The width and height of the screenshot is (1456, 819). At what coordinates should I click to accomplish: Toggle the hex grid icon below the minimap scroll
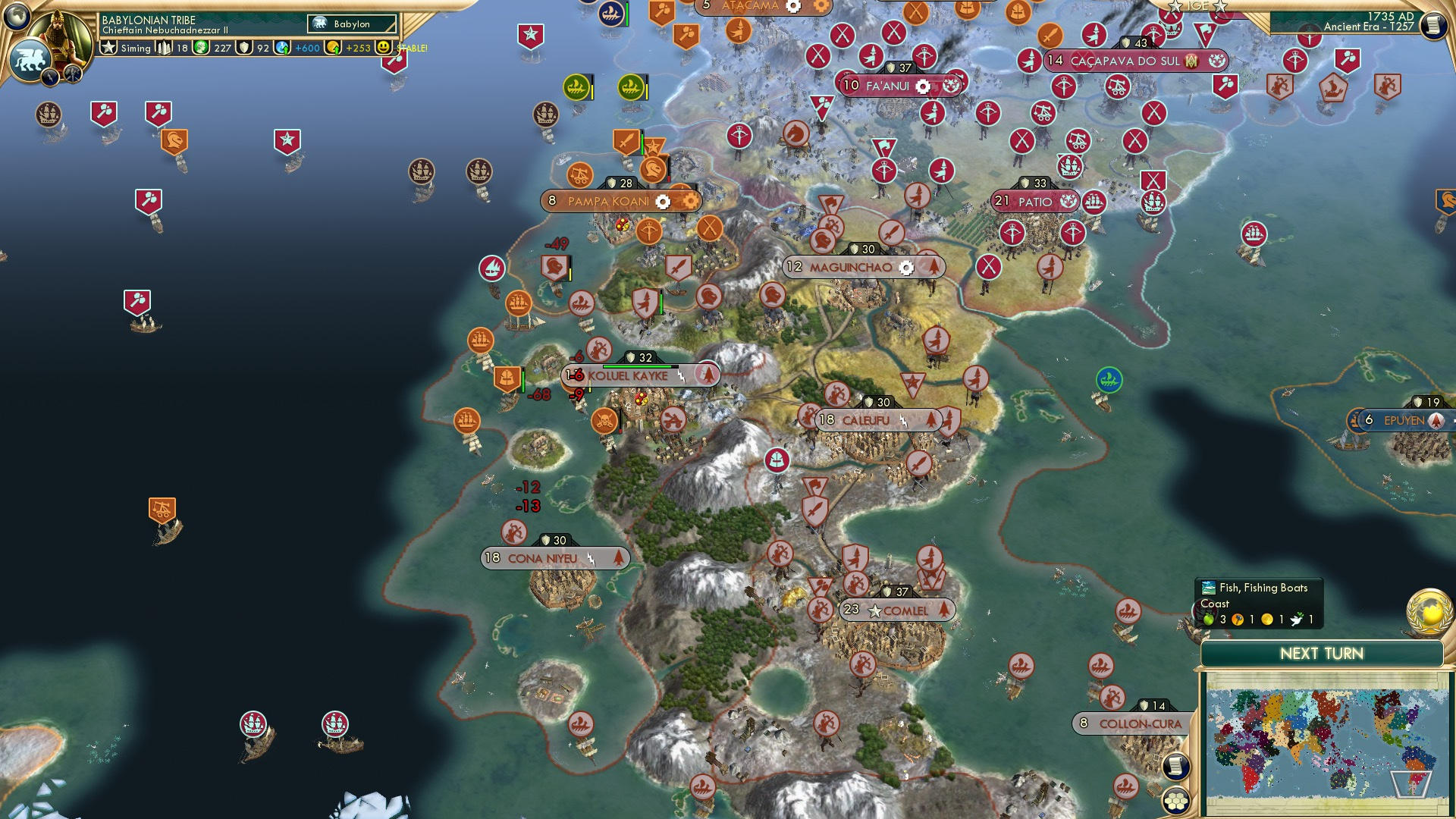click(1175, 802)
